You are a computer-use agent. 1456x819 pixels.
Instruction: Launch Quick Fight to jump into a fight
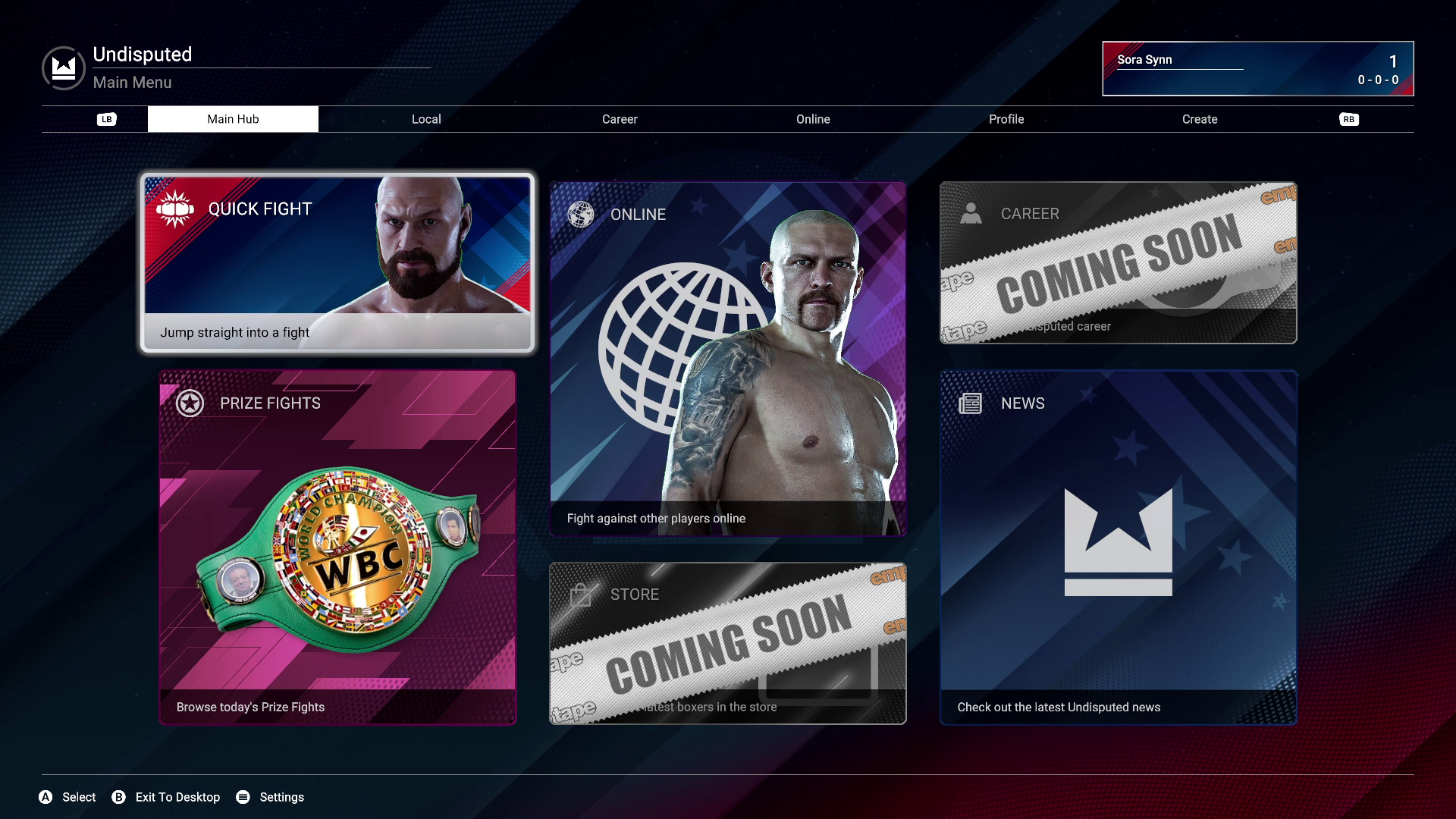point(337,262)
